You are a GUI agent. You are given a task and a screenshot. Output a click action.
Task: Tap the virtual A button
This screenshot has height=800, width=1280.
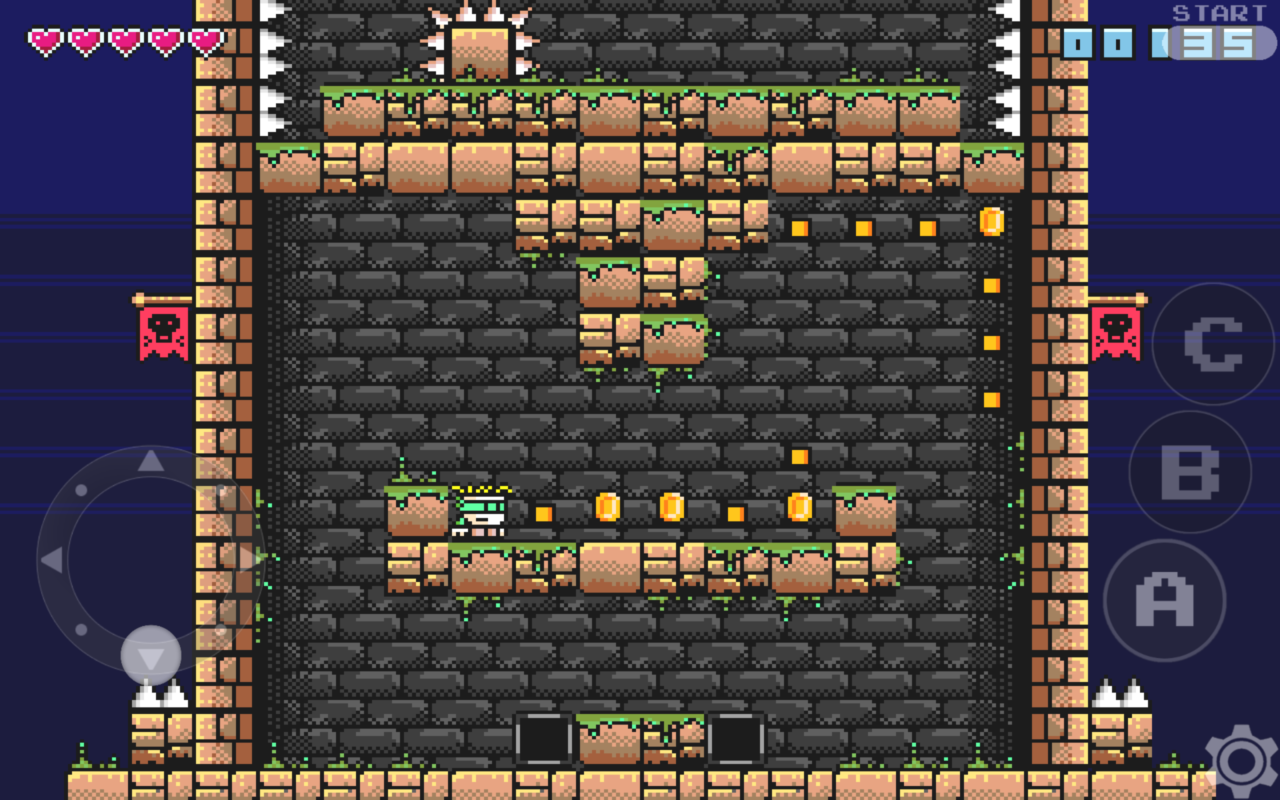coord(1164,600)
